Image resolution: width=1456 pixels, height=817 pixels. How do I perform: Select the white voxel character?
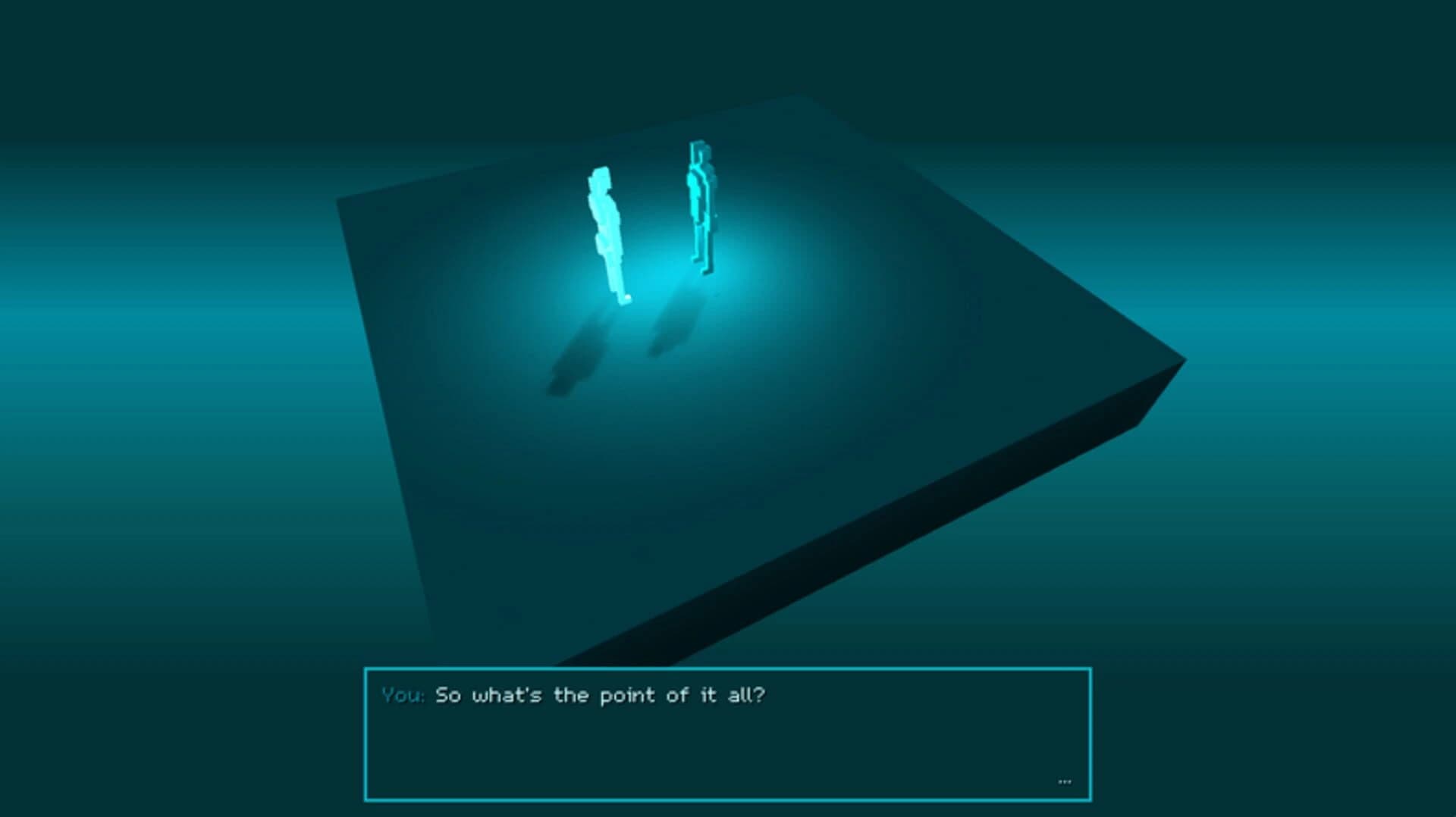click(x=607, y=227)
